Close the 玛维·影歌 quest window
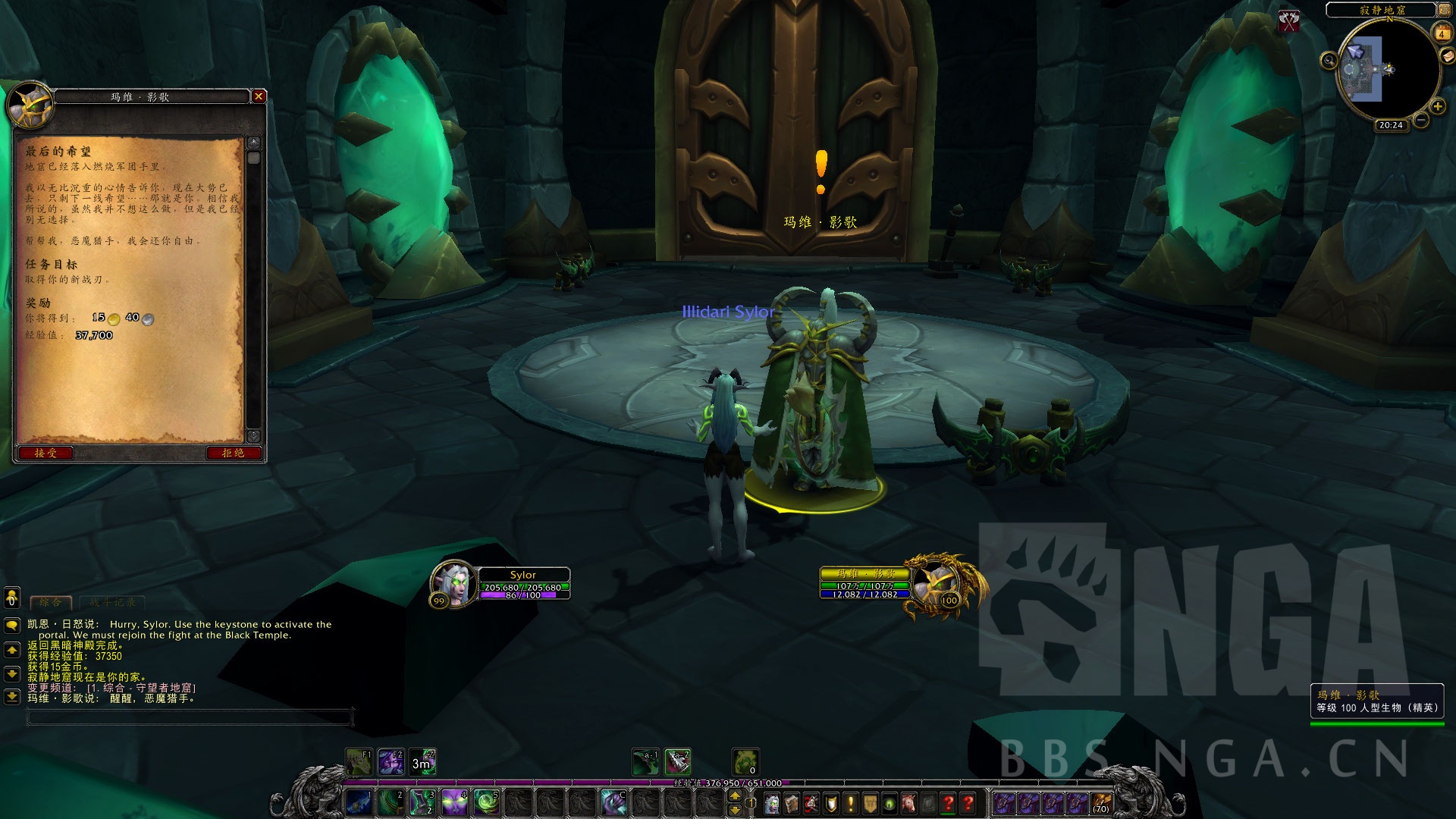 pyautogui.click(x=259, y=96)
